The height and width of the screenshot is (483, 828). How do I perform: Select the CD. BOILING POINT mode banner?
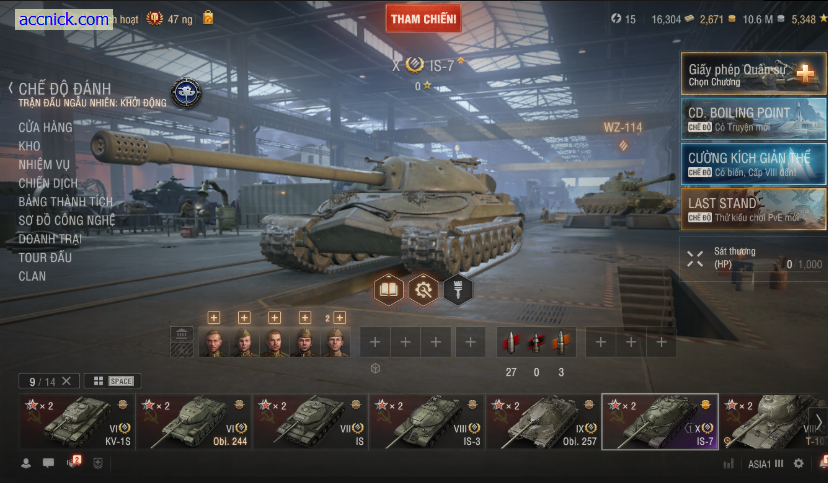(754, 117)
